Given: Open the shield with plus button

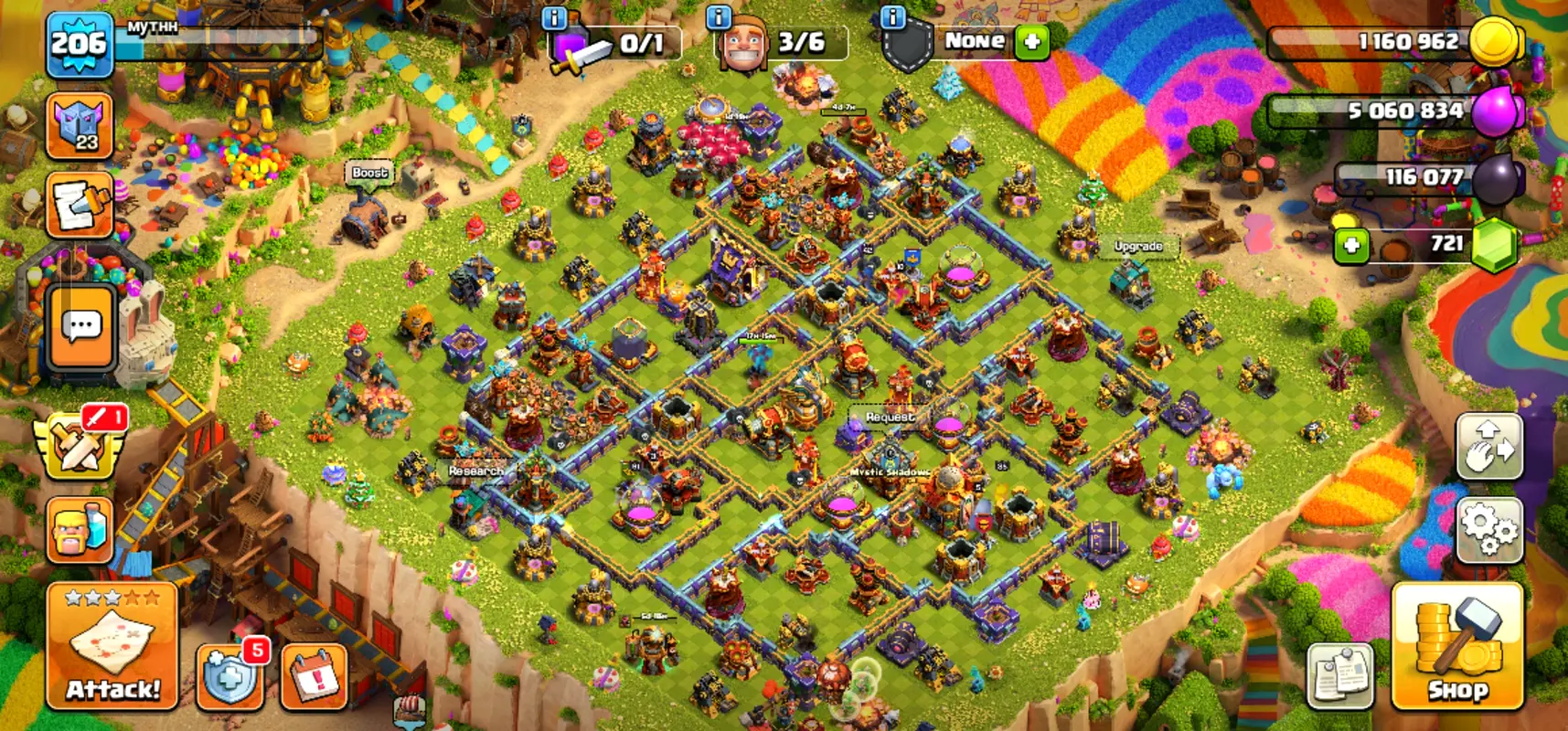Looking at the screenshot, I should (x=229, y=678).
